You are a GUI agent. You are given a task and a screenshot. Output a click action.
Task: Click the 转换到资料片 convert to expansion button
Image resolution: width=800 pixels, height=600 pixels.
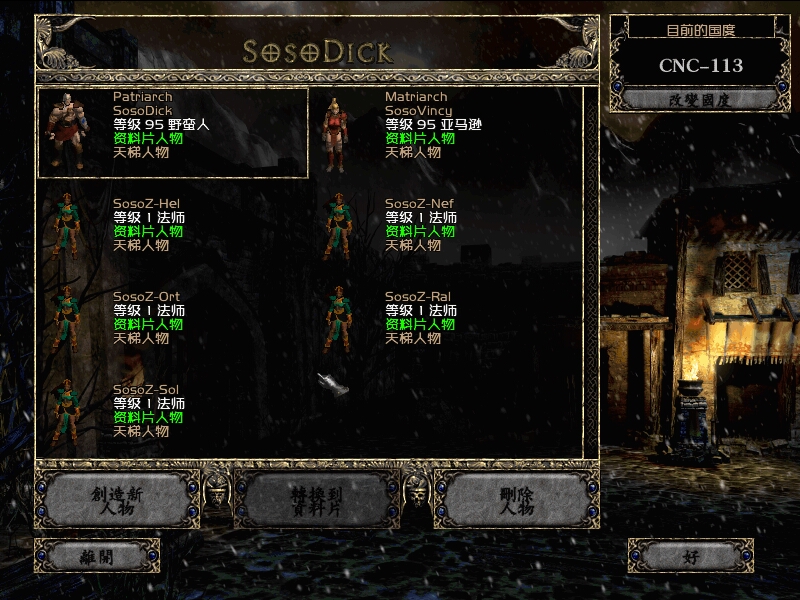coord(316,500)
